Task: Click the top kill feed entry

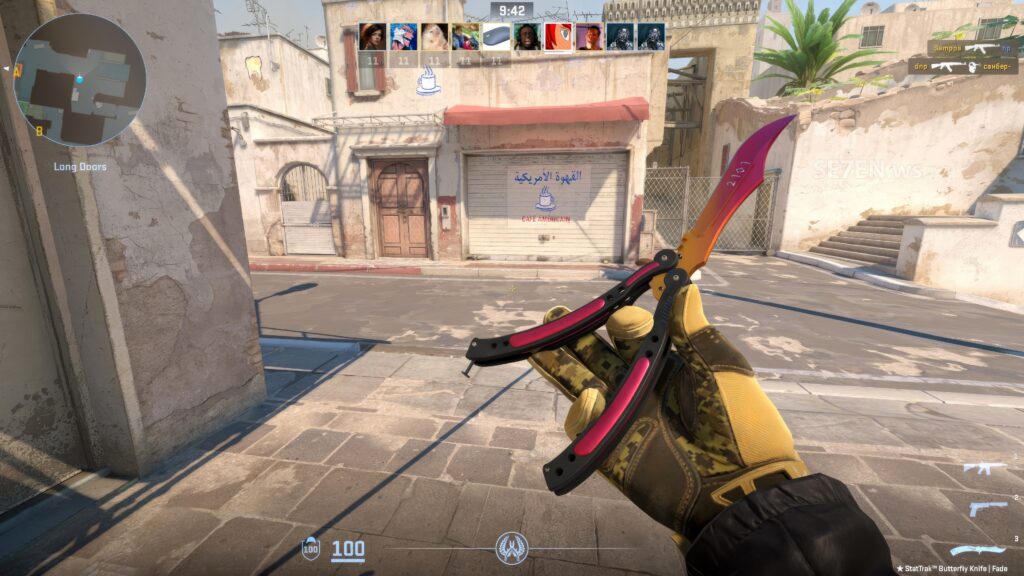Action: [x=971, y=47]
